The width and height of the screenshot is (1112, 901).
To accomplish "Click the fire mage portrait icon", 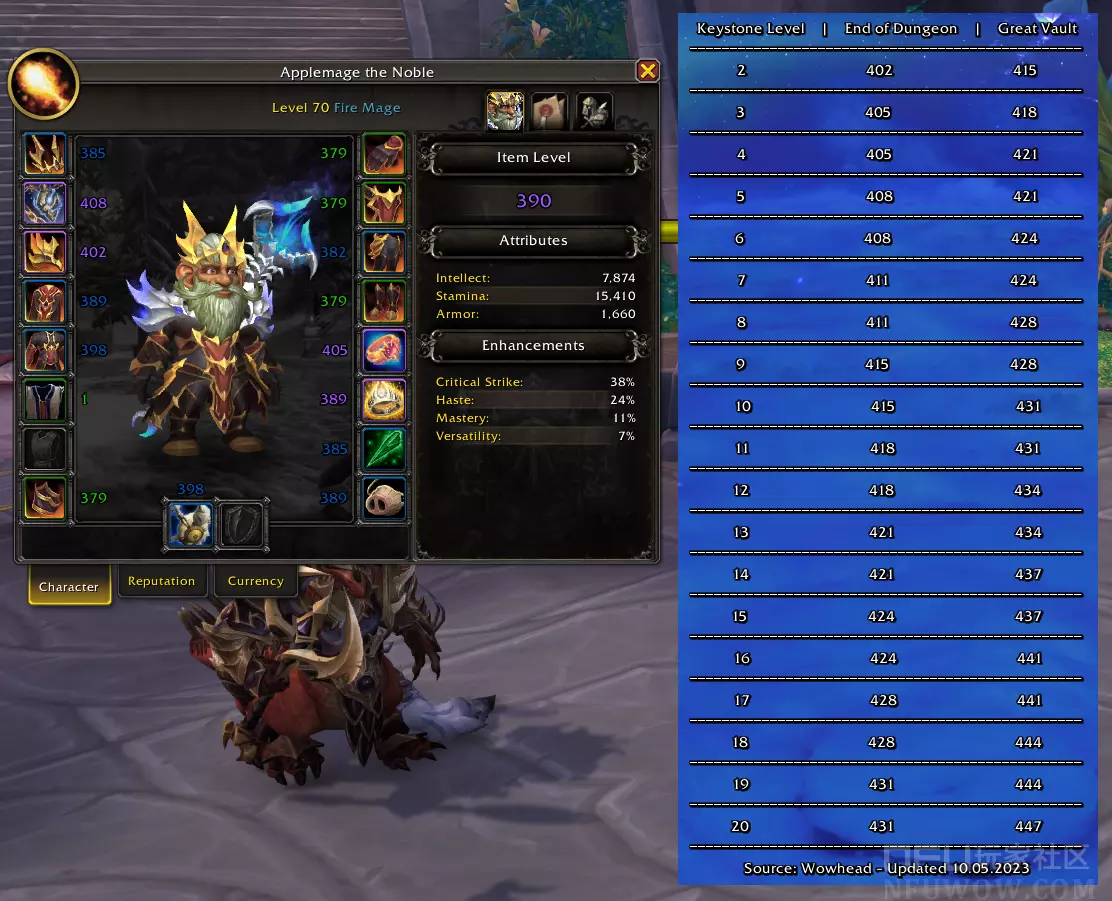I will [x=43, y=84].
